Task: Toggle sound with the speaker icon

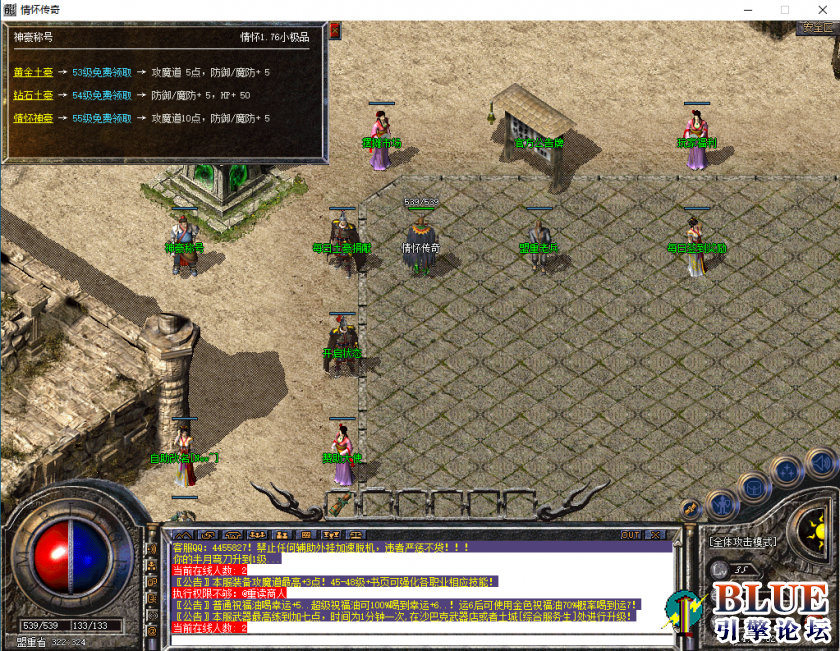Action: click(820, 463)
